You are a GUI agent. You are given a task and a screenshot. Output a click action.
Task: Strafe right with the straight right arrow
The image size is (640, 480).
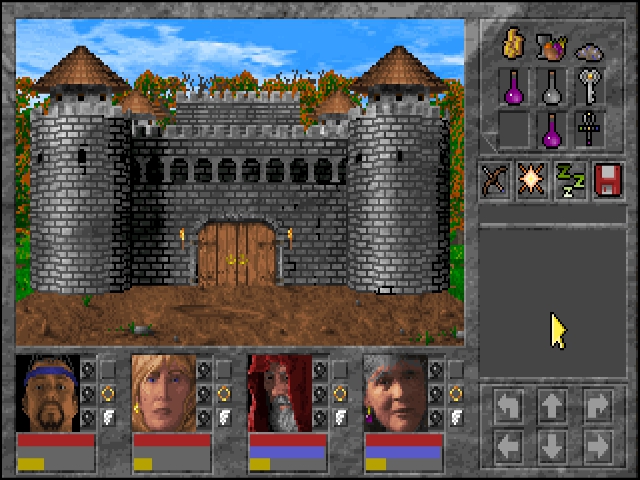(x=596, y=443)
